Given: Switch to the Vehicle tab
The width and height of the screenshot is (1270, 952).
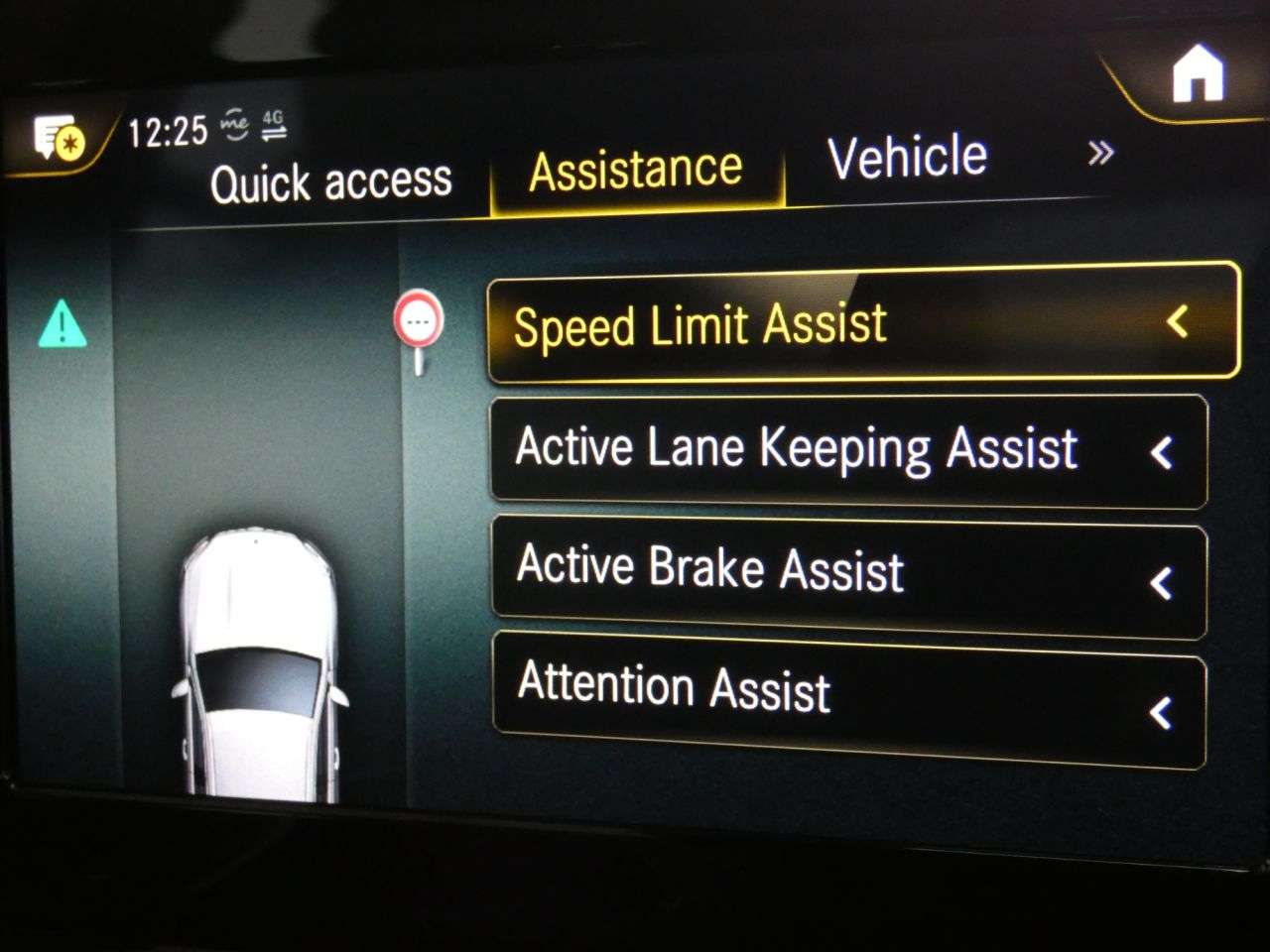Looking at the screenshot, I should coord(907,158).
